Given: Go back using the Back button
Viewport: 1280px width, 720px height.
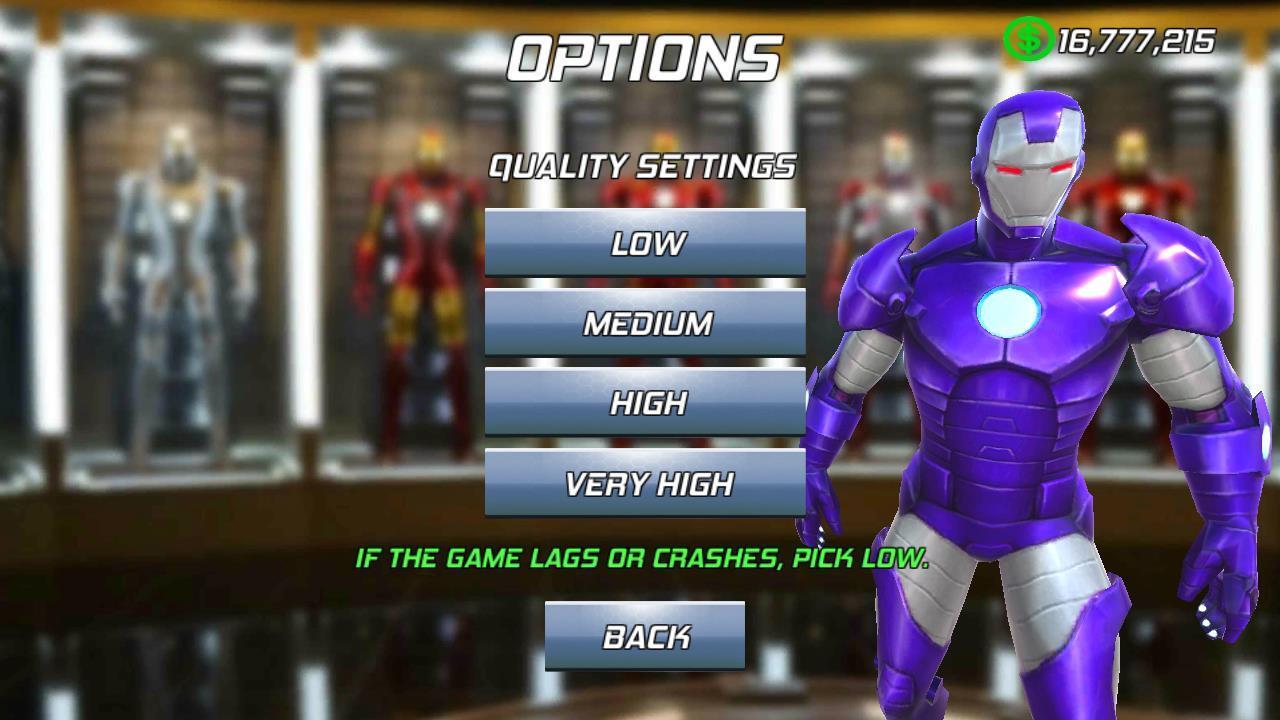Looking at the screenshot, I should point(645,636).
